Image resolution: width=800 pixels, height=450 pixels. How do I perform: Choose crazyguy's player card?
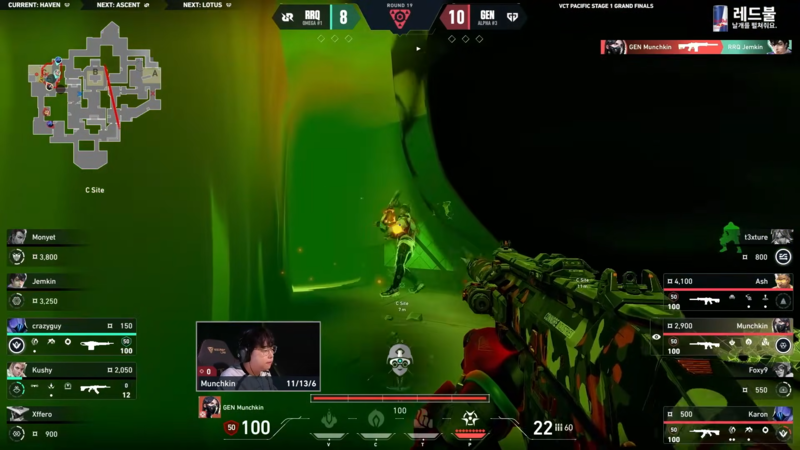[70, 335]
